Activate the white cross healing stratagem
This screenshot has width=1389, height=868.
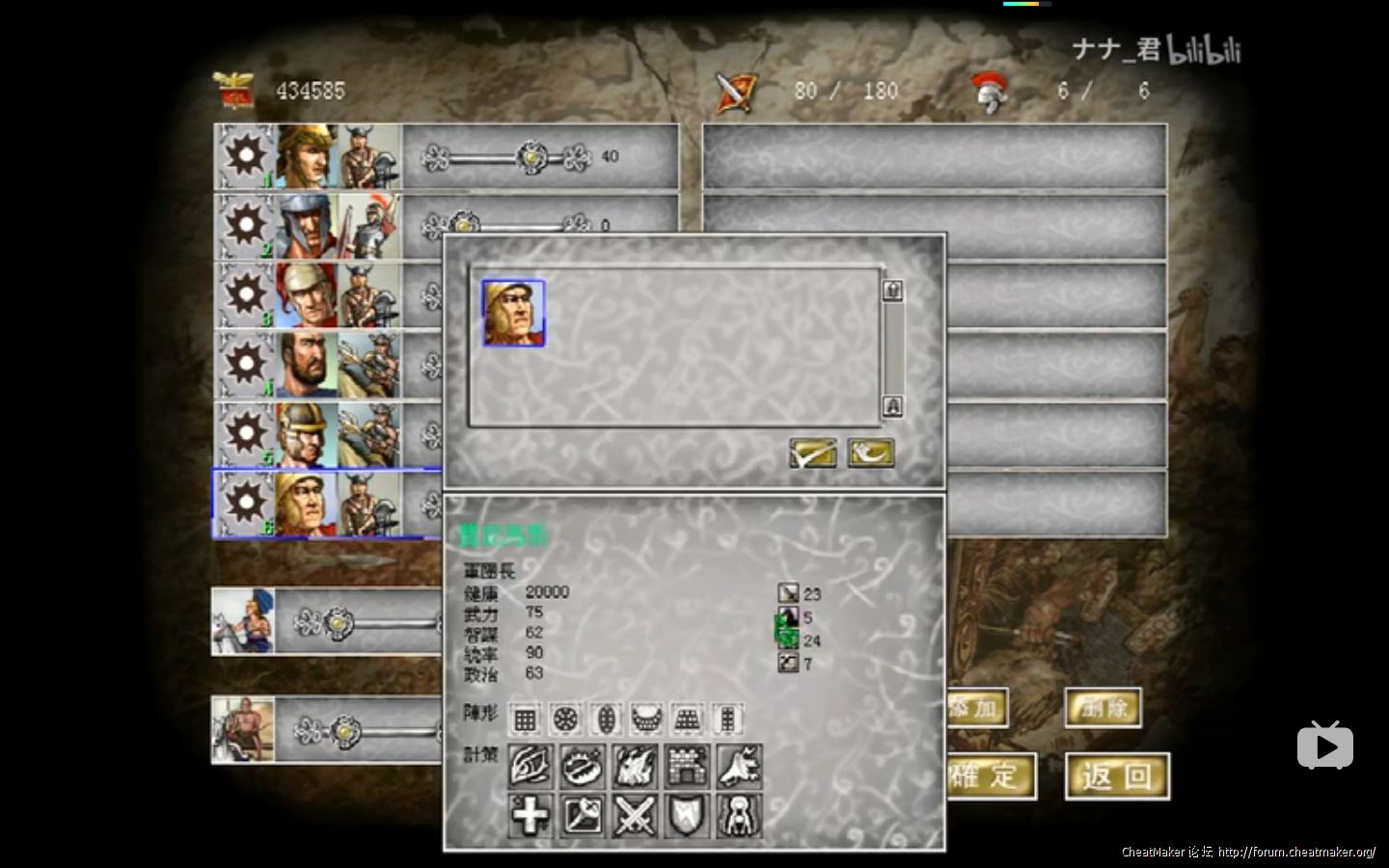[x=530, y=816]
